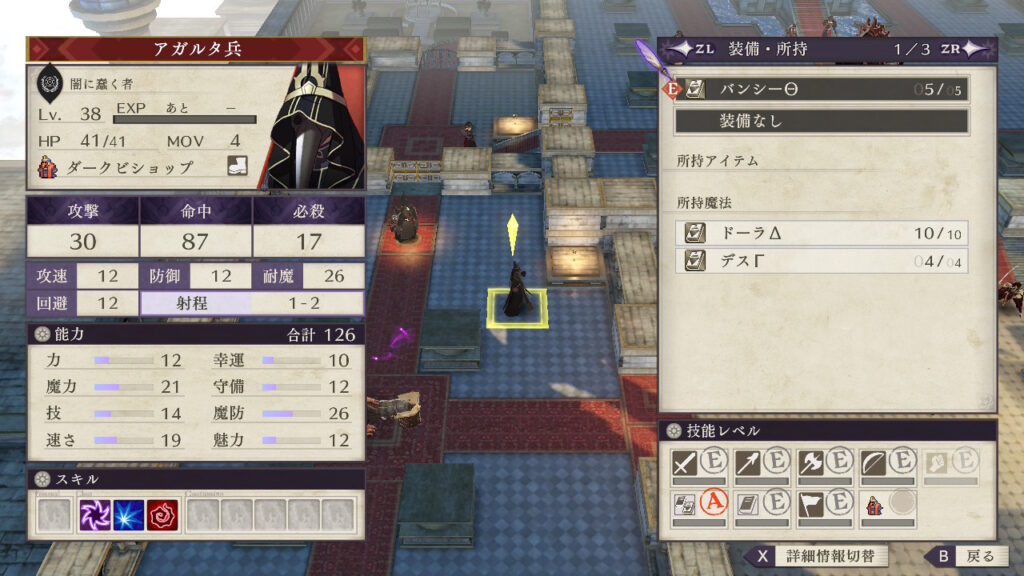Click the 射程 range row

[x=252, y=303]
